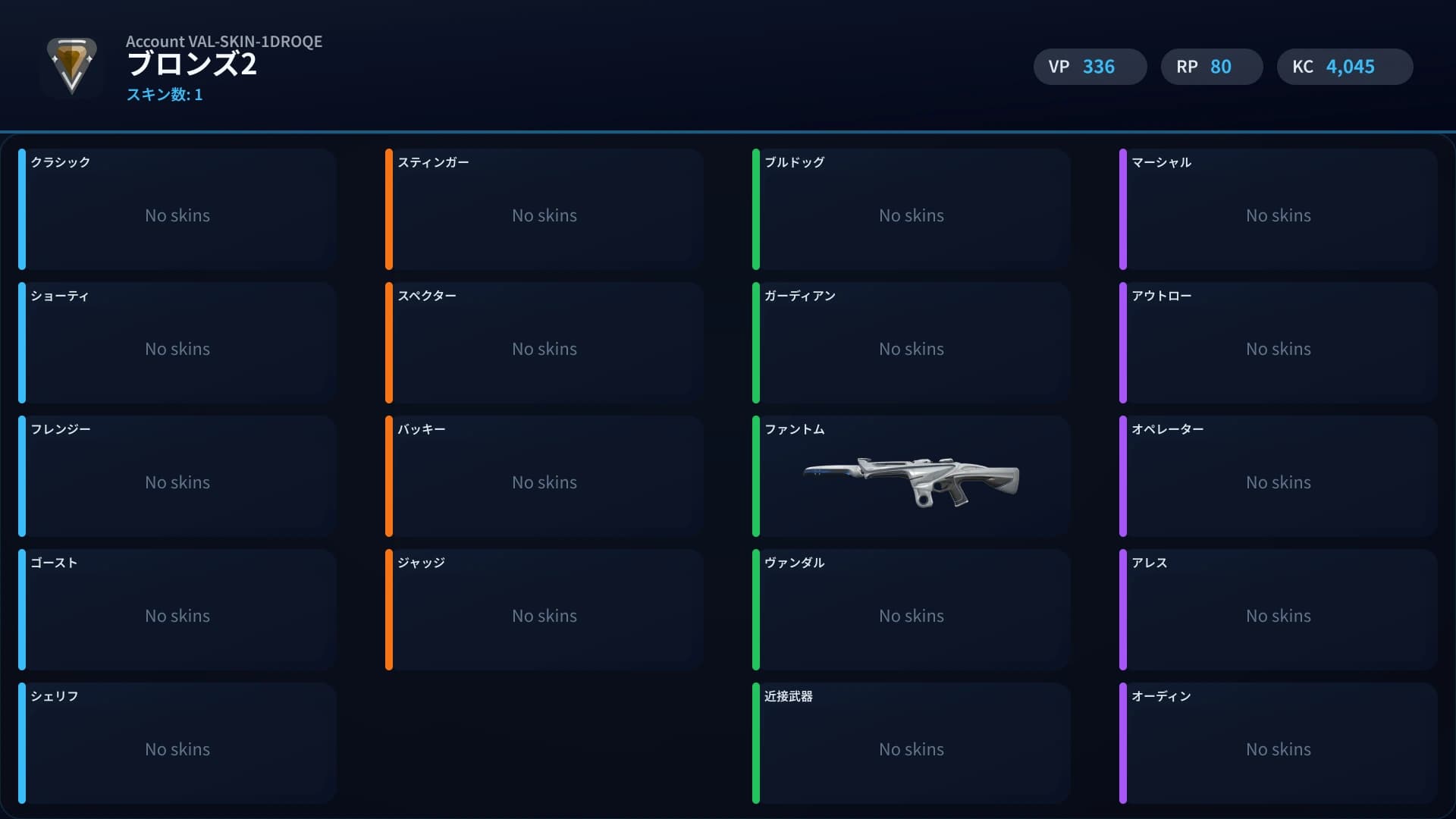Select the オペレーター weapon card
1456x819 pixels.
(x=1278, y=476)
